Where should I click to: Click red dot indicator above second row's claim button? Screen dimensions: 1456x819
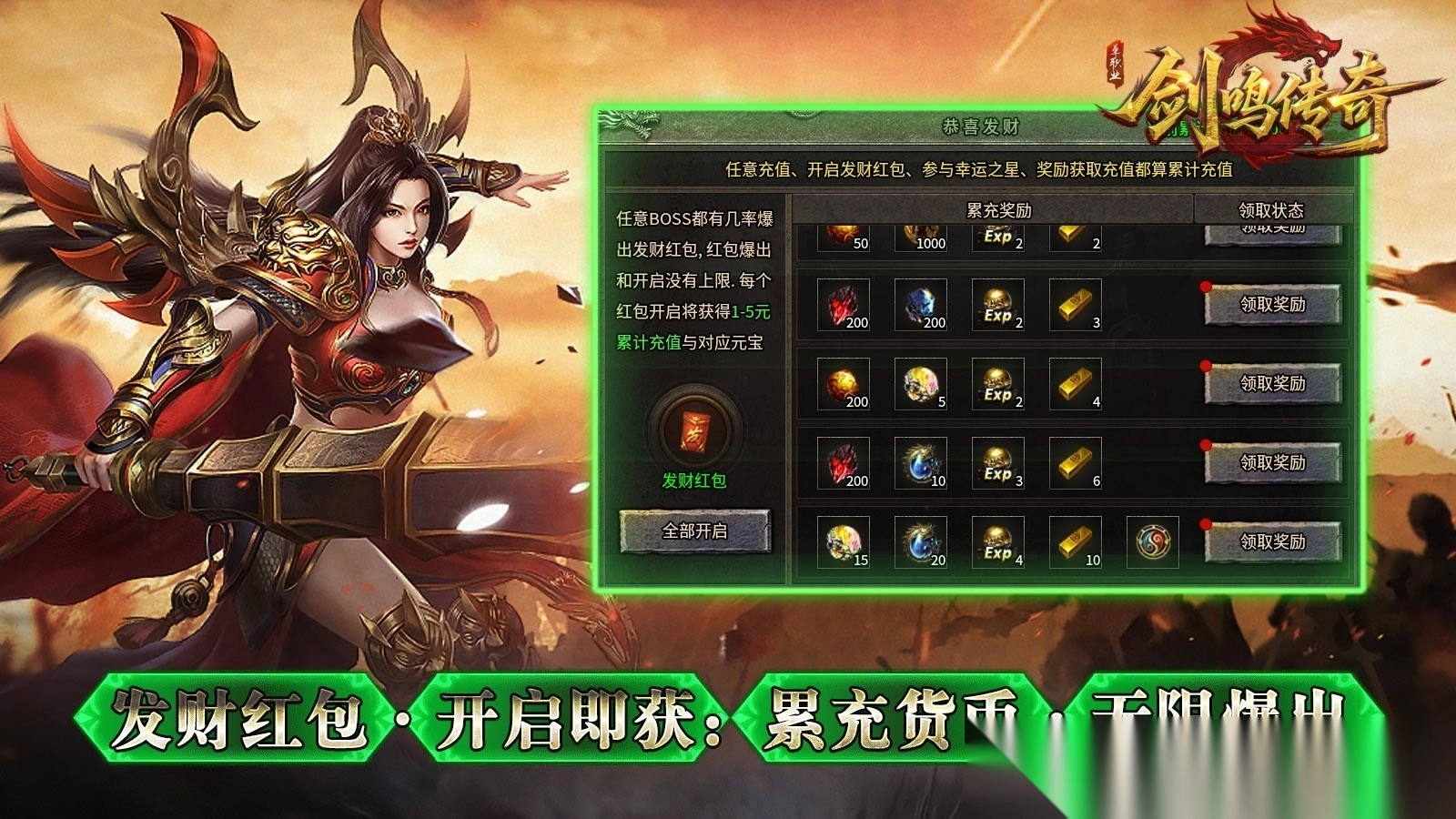pos(1208,284)
